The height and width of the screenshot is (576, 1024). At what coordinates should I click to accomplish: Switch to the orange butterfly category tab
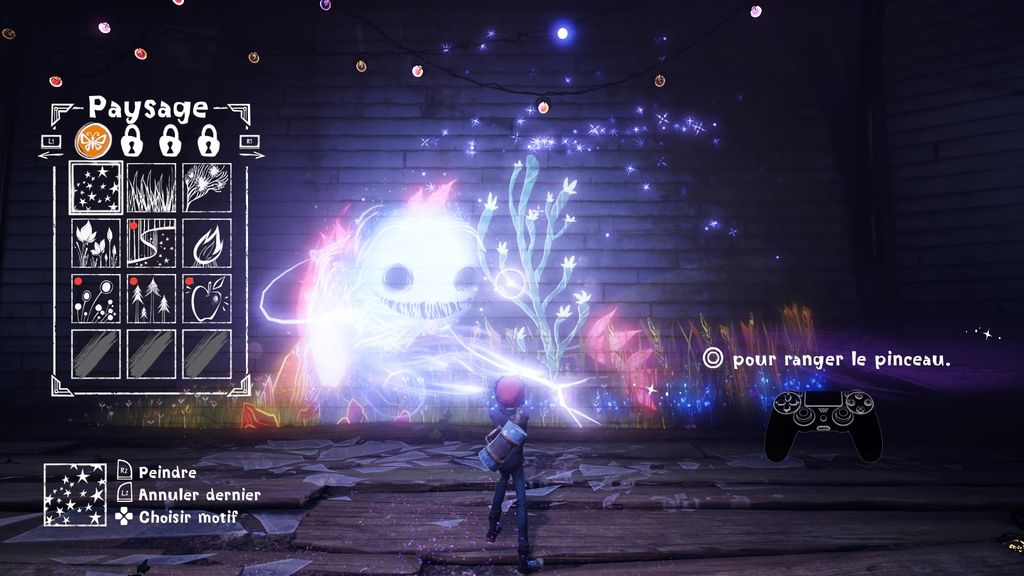pos(91,140)
